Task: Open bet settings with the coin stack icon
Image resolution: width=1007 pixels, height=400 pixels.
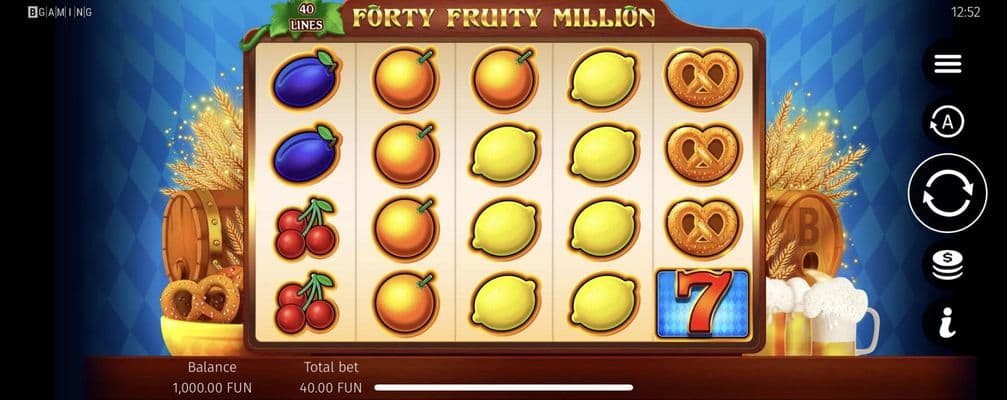Action: (x=947, y=264)
